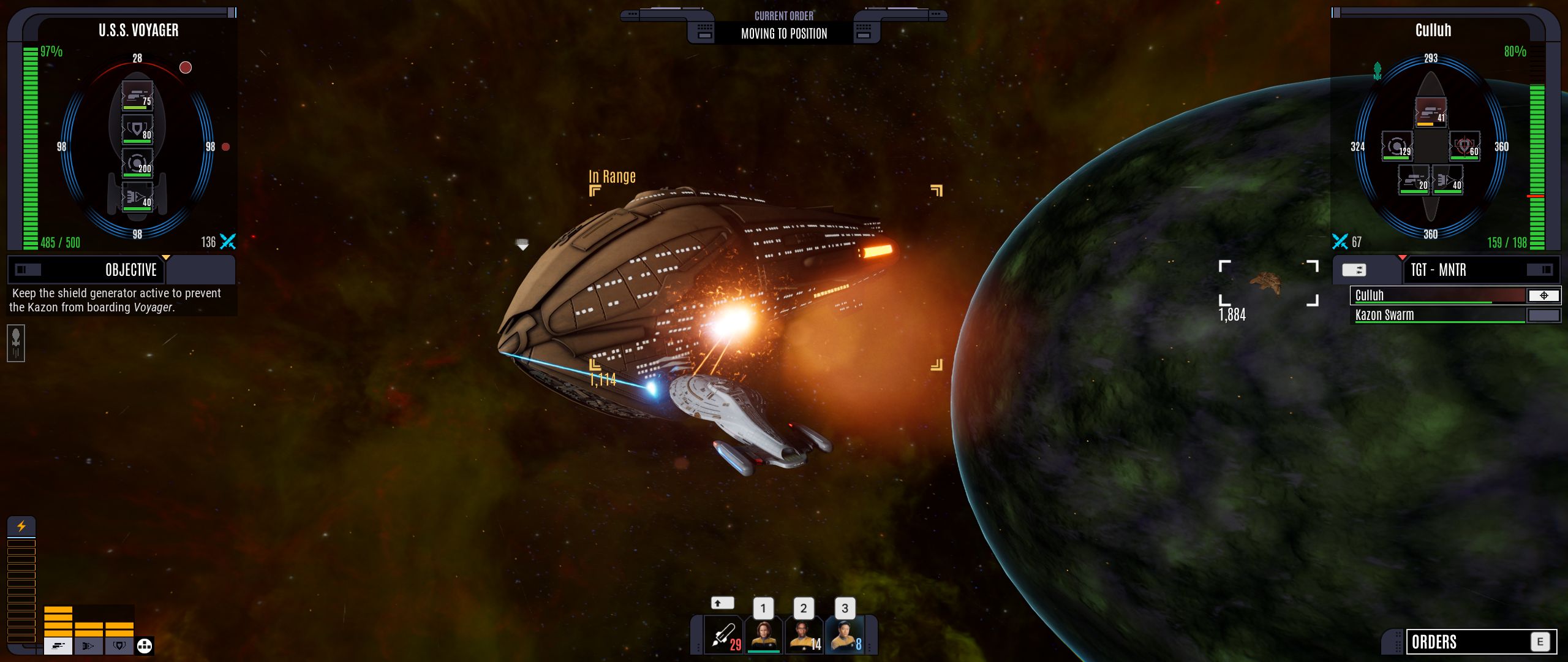Select Culluh in the target monitor
Viewport: 1568px width, 662px height.
click(1436, 295)
